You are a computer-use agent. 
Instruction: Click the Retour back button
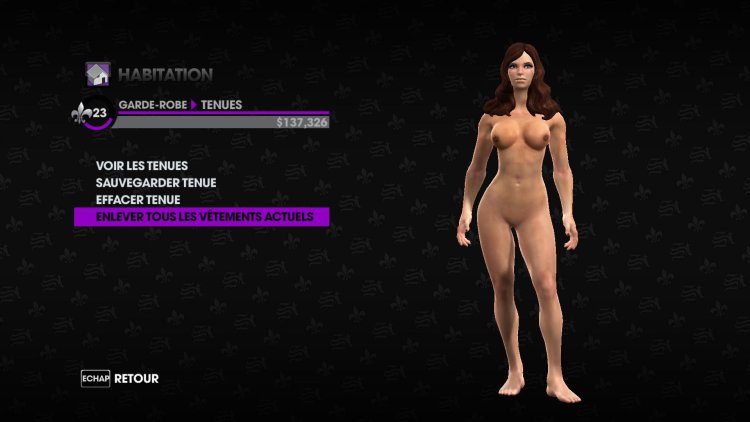(121, 379)
